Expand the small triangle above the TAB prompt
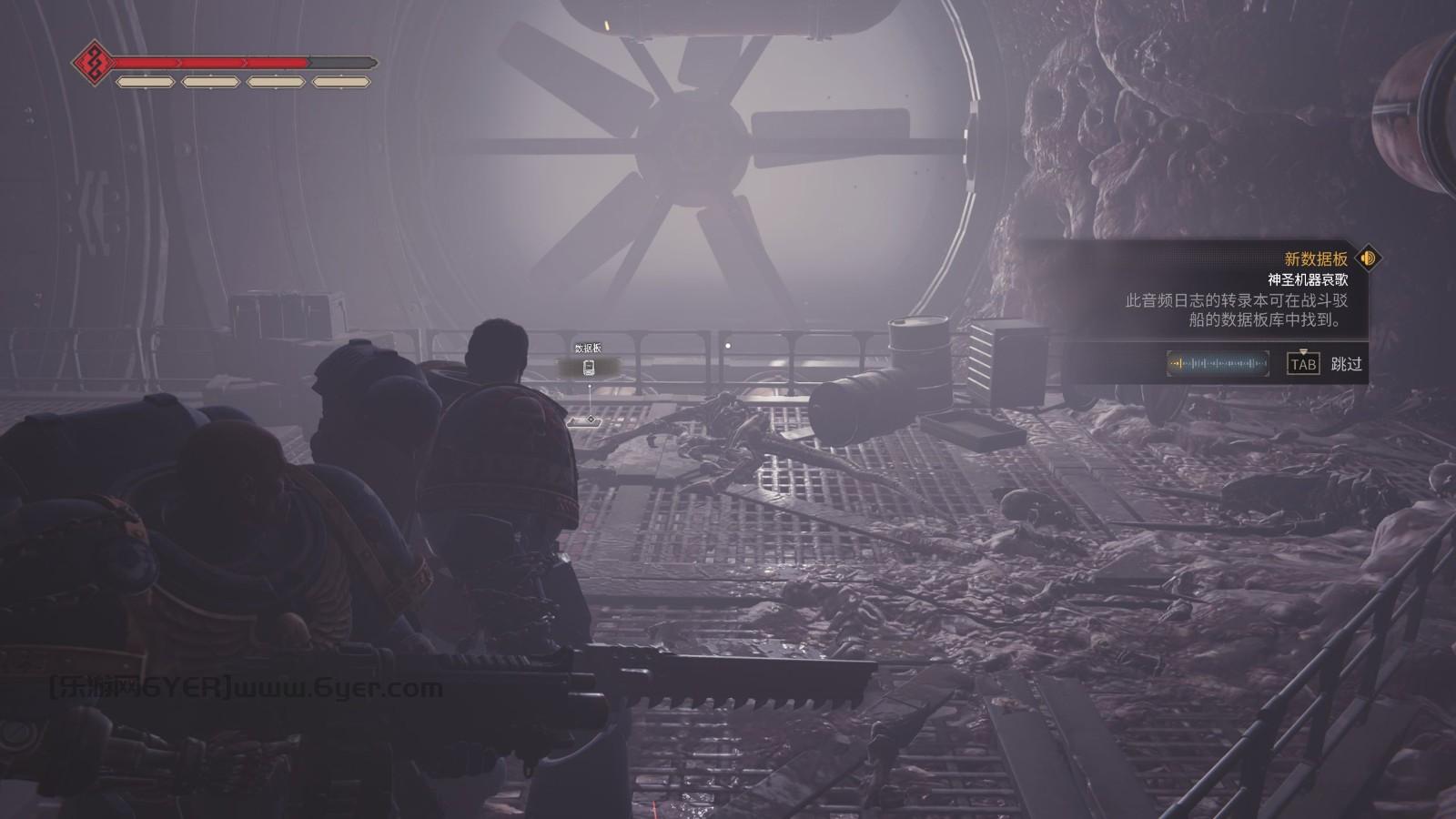Screen dimensions: 1456x819 pyautogui.click(x=1301, y=350)
